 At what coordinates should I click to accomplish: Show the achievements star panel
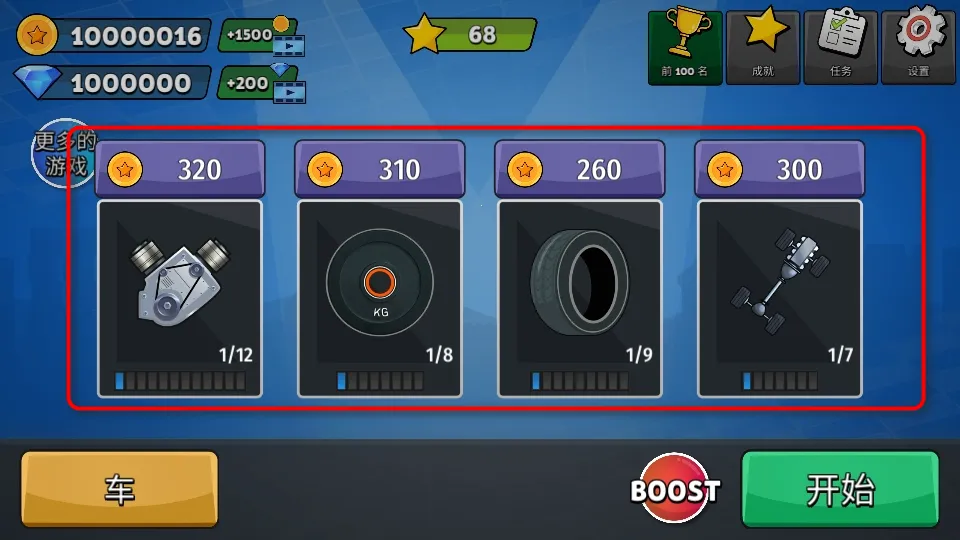(x=763, y=47)
